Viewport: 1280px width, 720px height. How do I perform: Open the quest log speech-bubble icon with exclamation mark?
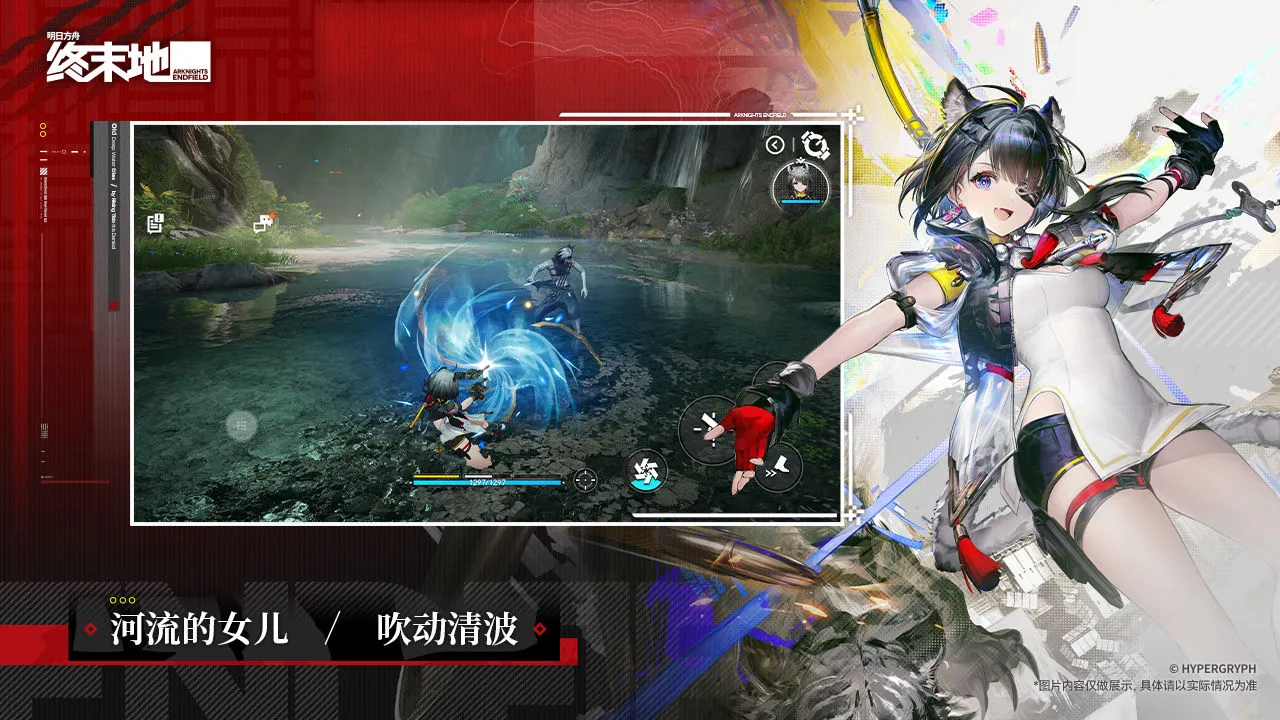click(x=155, y=222)
